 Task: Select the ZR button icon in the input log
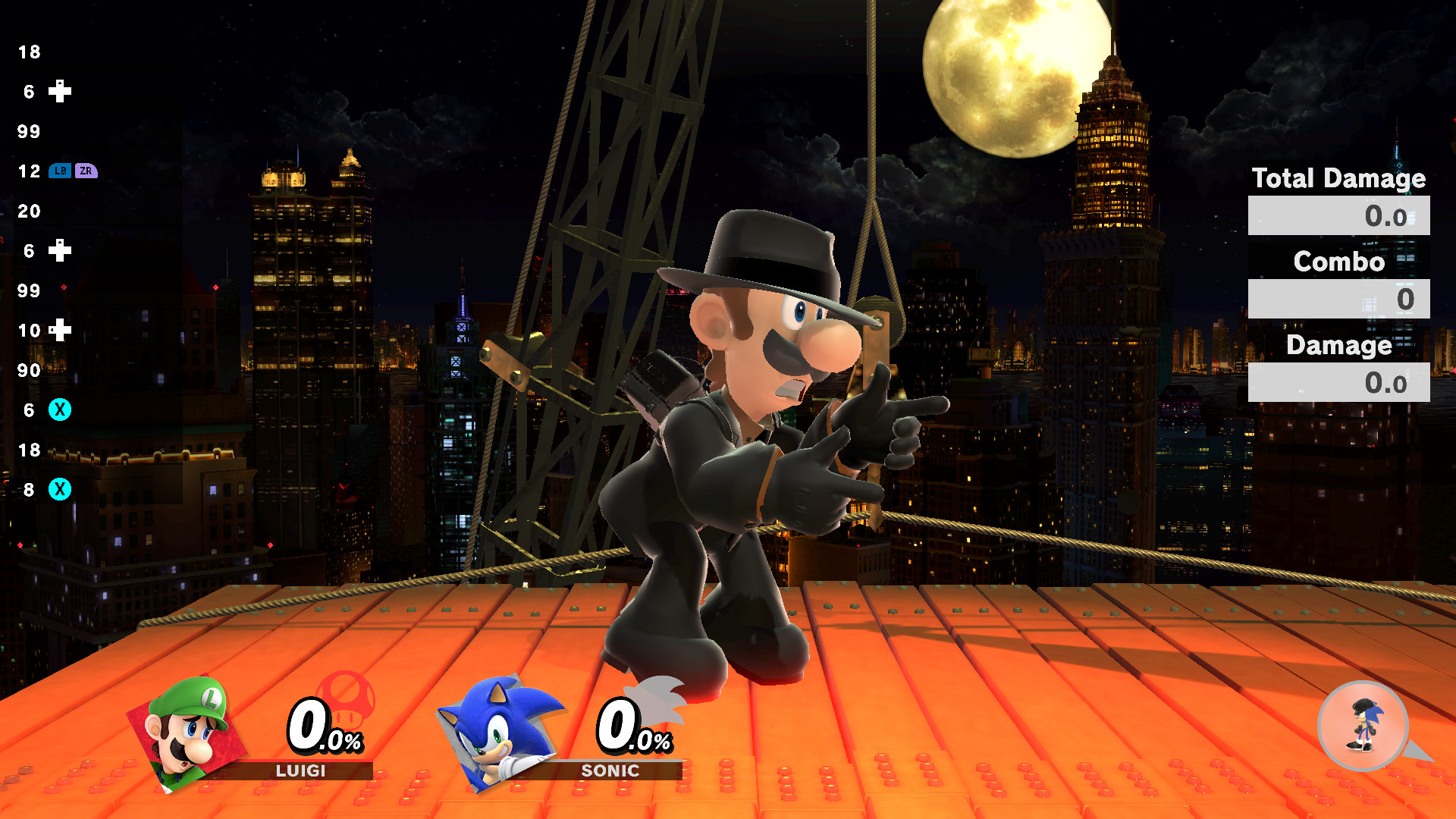(x=87, y=172)
